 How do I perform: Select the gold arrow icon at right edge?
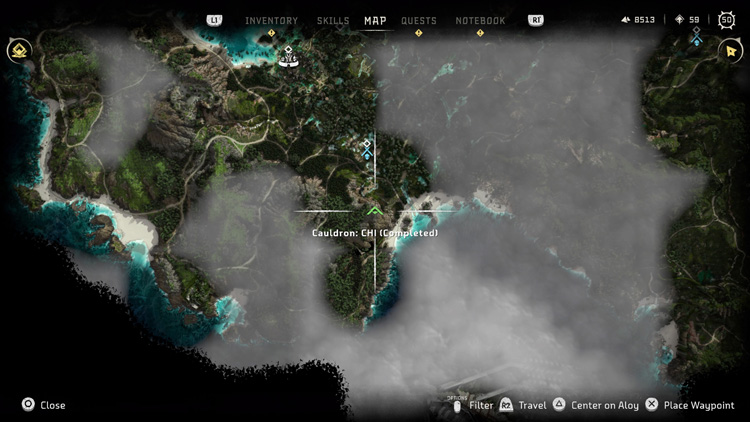730,51
